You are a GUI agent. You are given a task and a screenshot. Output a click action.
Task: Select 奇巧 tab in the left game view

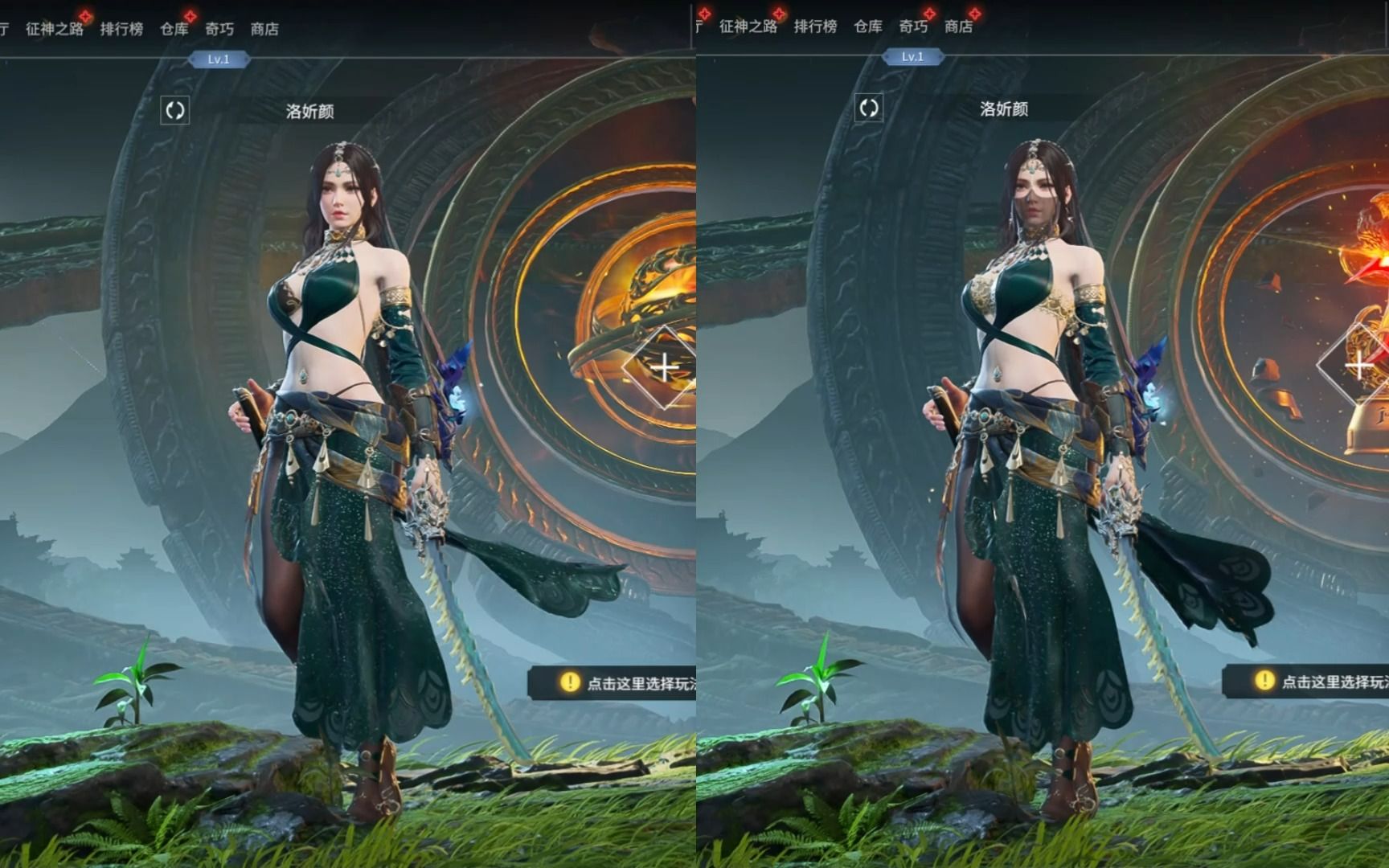219,29
